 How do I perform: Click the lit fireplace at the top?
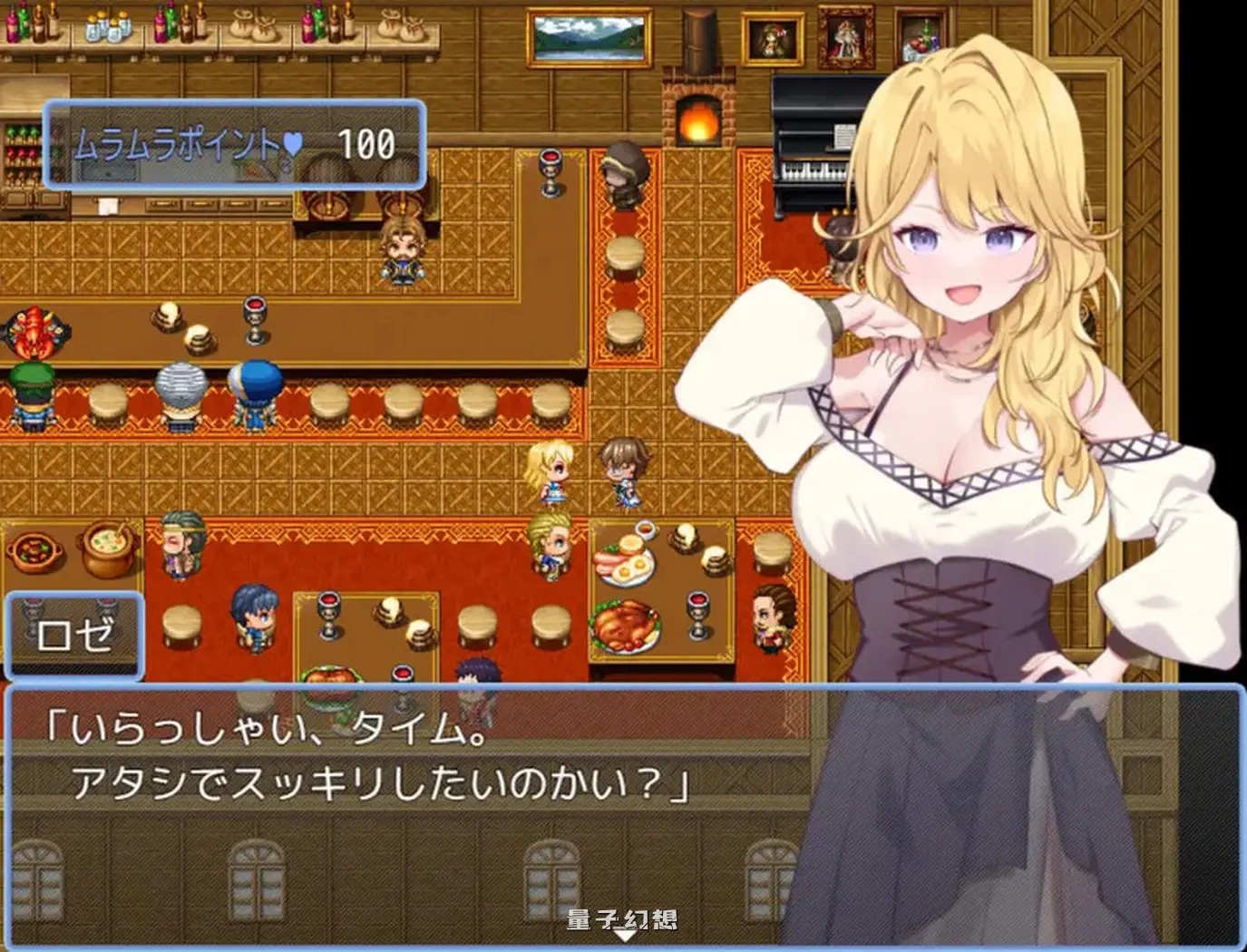[698, 118]
